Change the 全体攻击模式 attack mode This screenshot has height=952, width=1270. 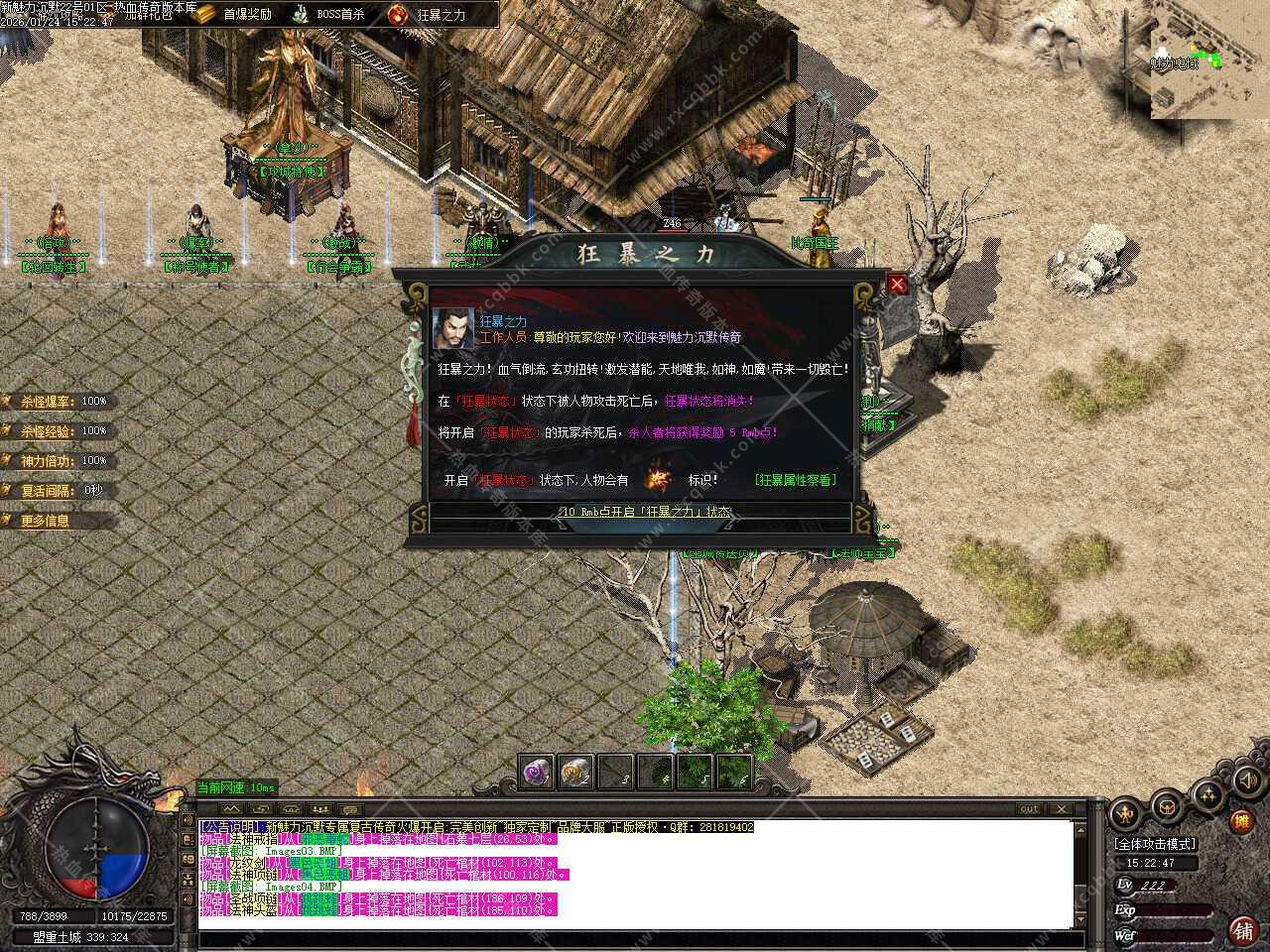tap(1156, 845)
